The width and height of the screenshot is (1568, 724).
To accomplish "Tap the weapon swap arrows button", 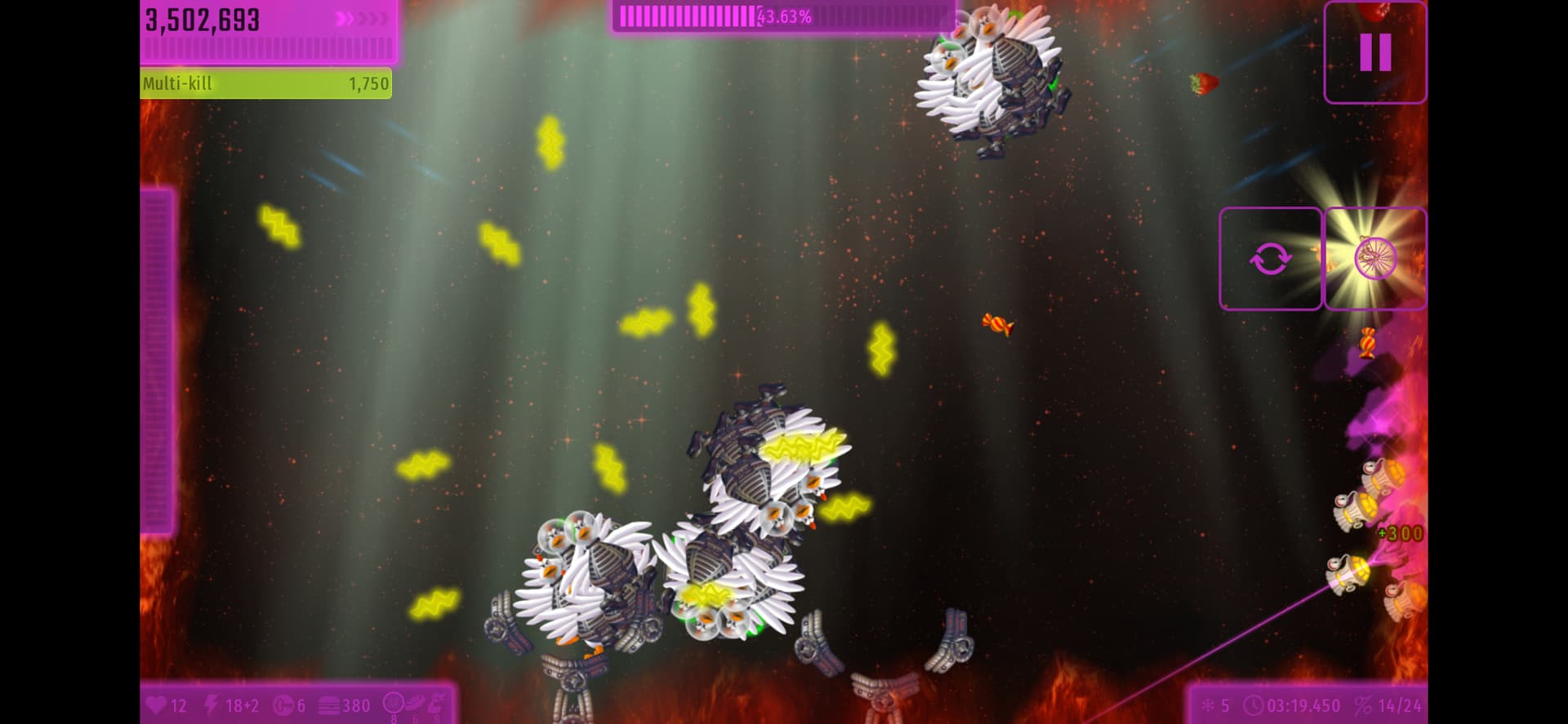I will pos(1270,259).
